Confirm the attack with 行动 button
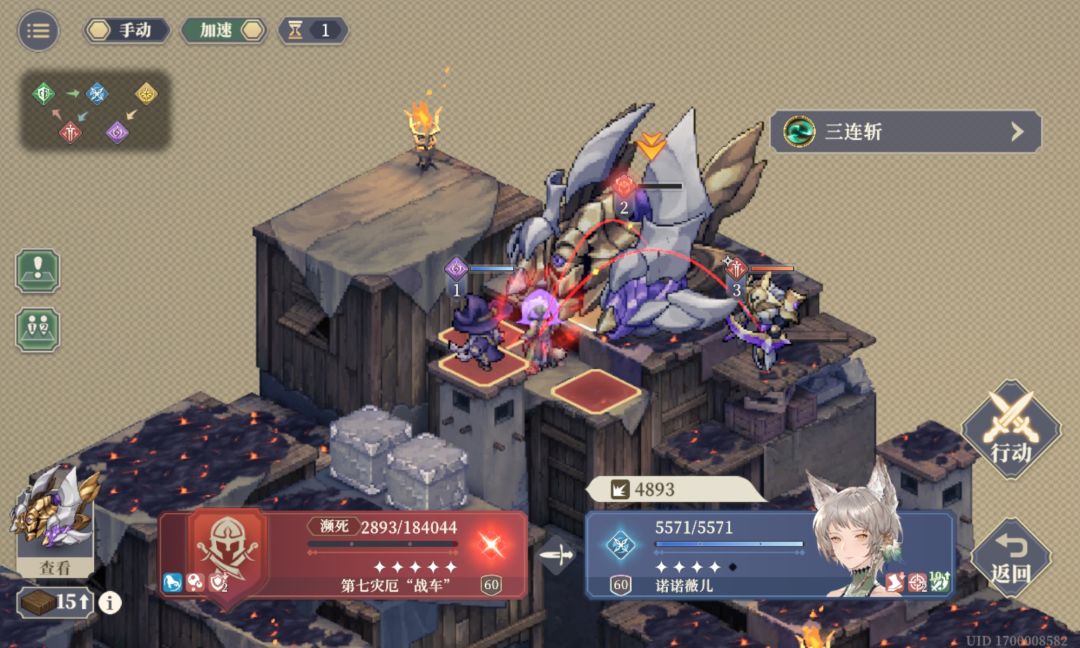1080x648 pixels. (x=1010, y=430)
